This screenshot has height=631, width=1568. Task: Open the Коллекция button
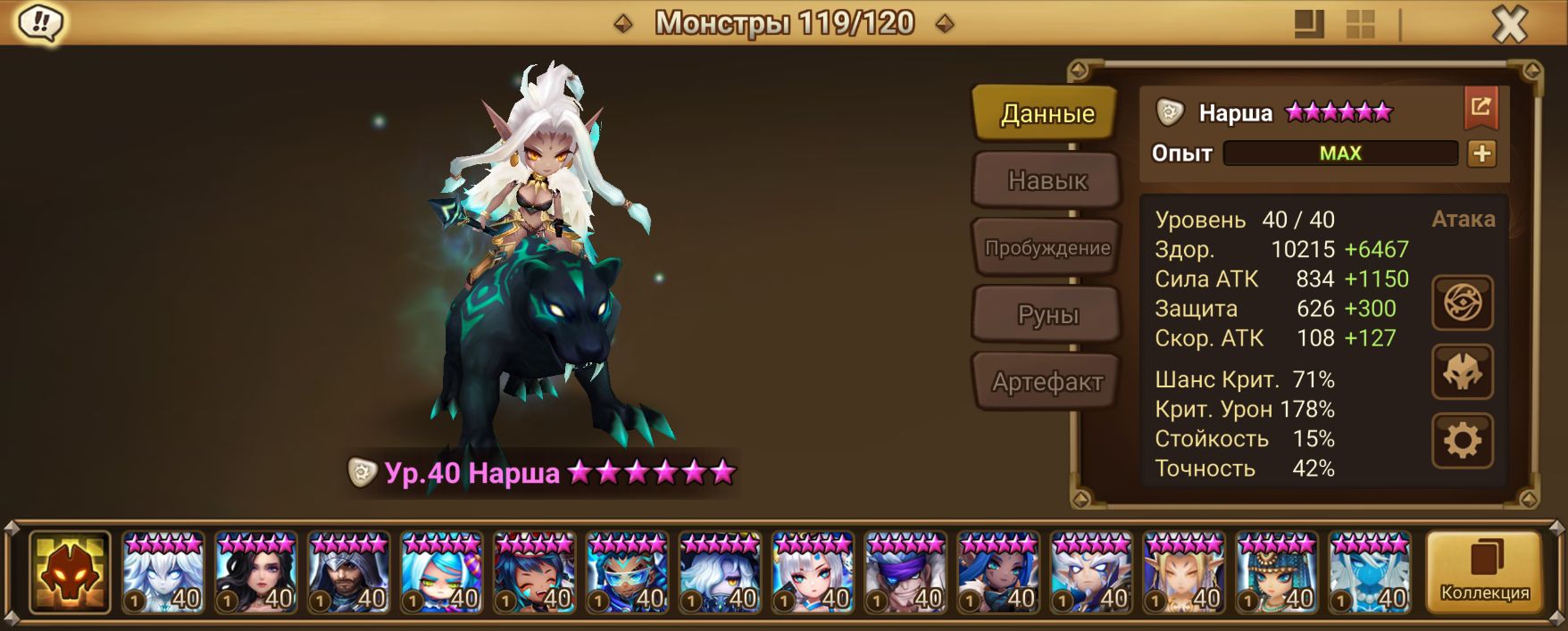click(1484, 573)
